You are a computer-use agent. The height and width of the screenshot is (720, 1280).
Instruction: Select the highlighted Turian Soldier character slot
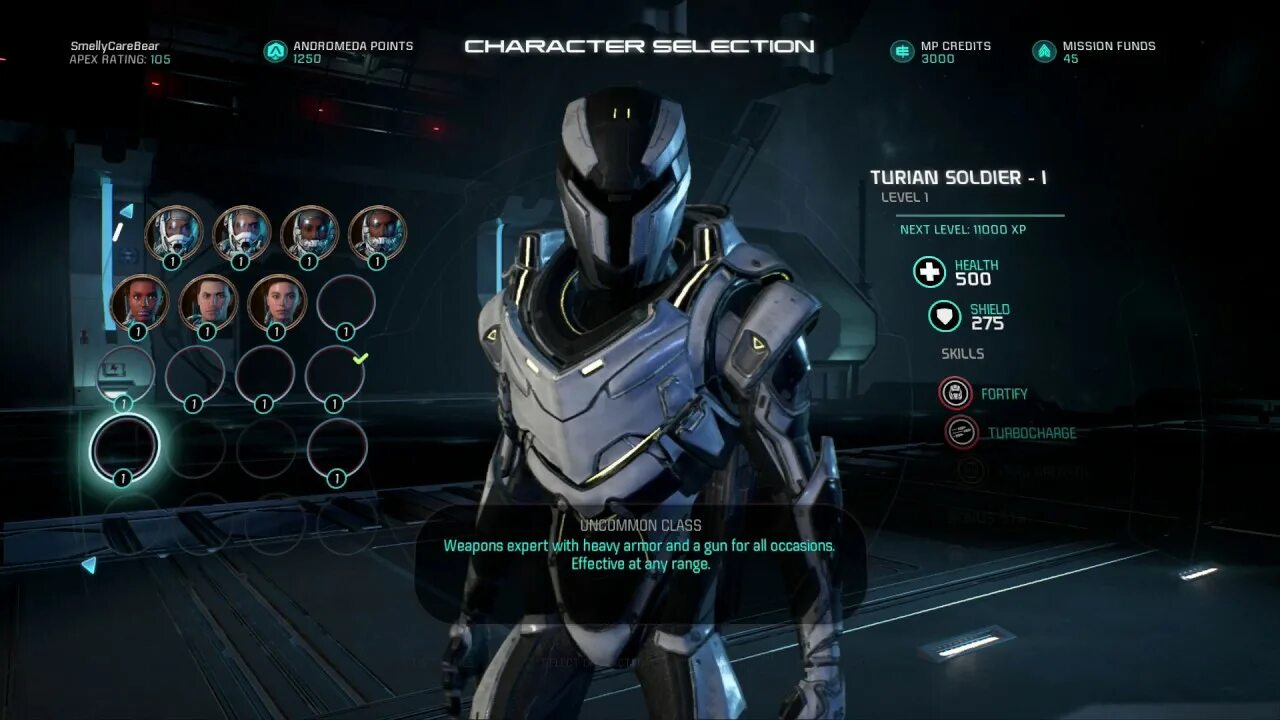[124, 446]
